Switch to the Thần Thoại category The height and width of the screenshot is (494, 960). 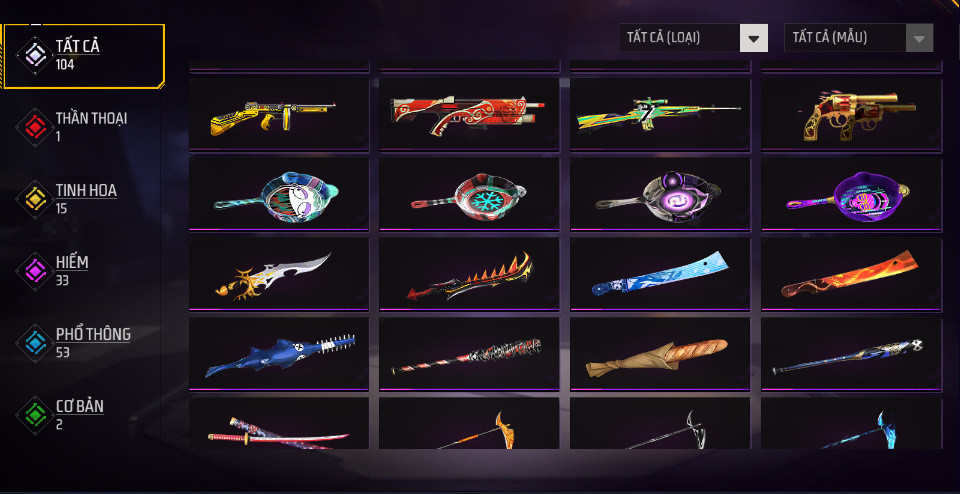[x=84, y=126]
